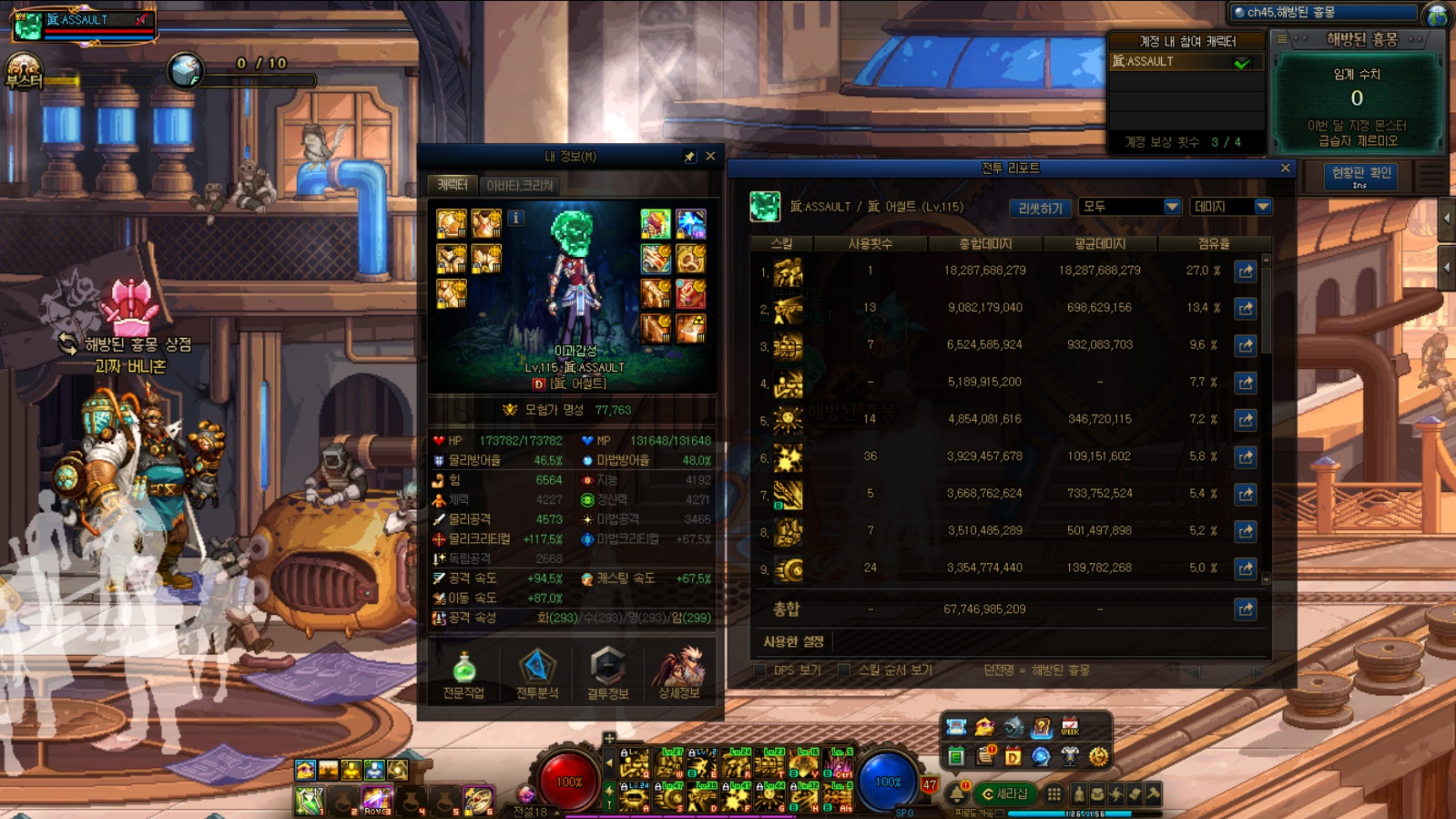Close the 내 정보 character info window
The width and height of the screenshot is (1456, 819).
click(x=710, y=157)
